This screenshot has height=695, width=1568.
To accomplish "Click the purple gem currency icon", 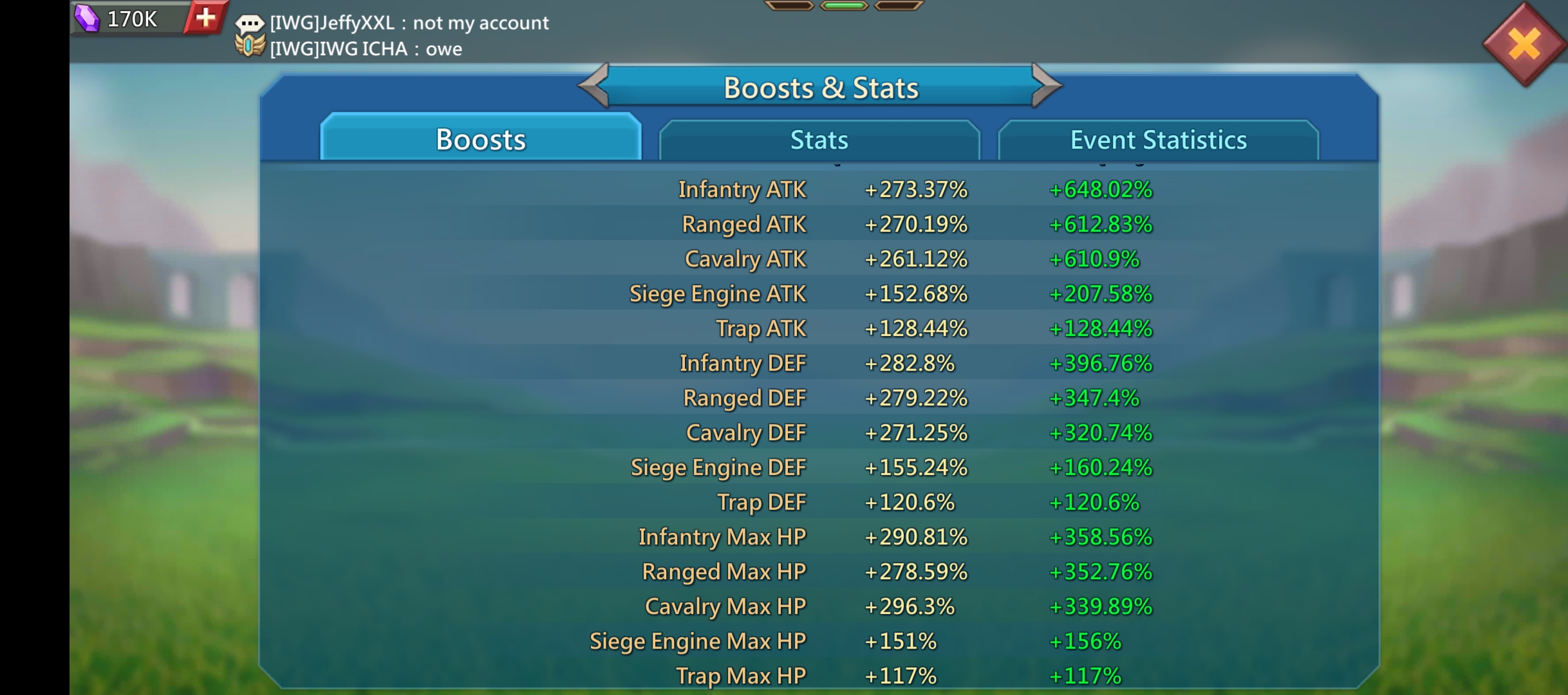I will point(87,17).
